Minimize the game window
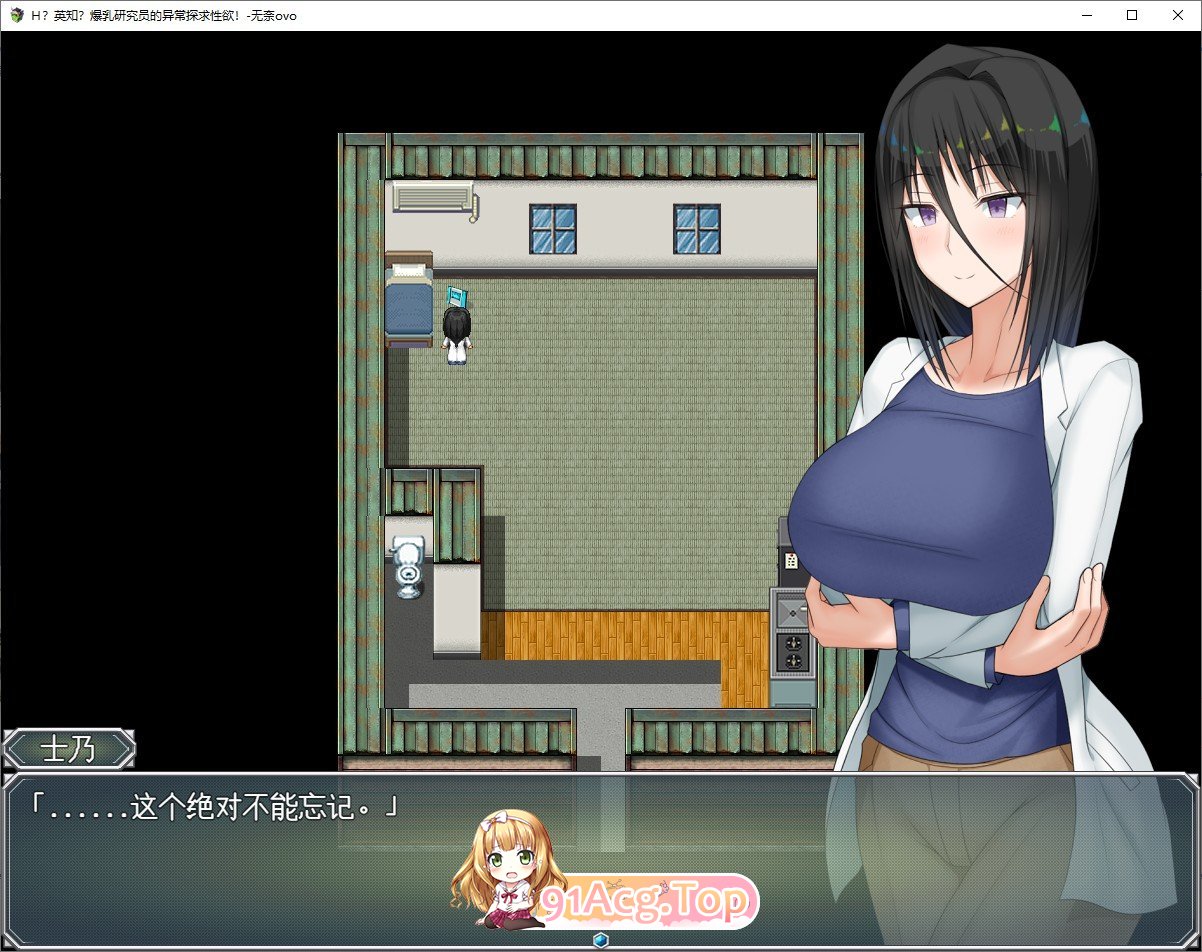The image size is (1202, 952). pos(1085,15)
